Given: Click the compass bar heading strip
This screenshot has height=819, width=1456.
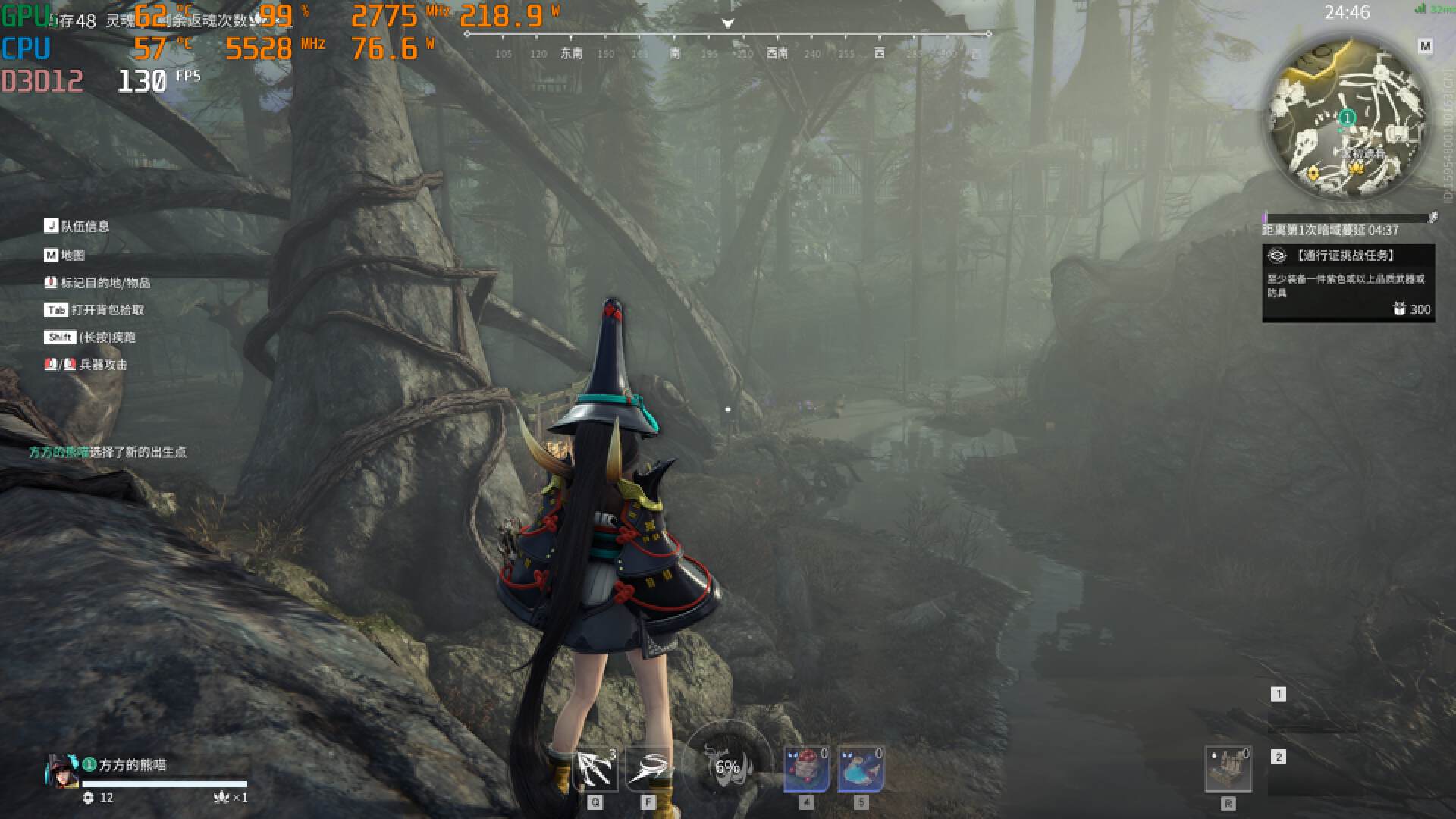Looking at the screenshot, I should 727,44.
